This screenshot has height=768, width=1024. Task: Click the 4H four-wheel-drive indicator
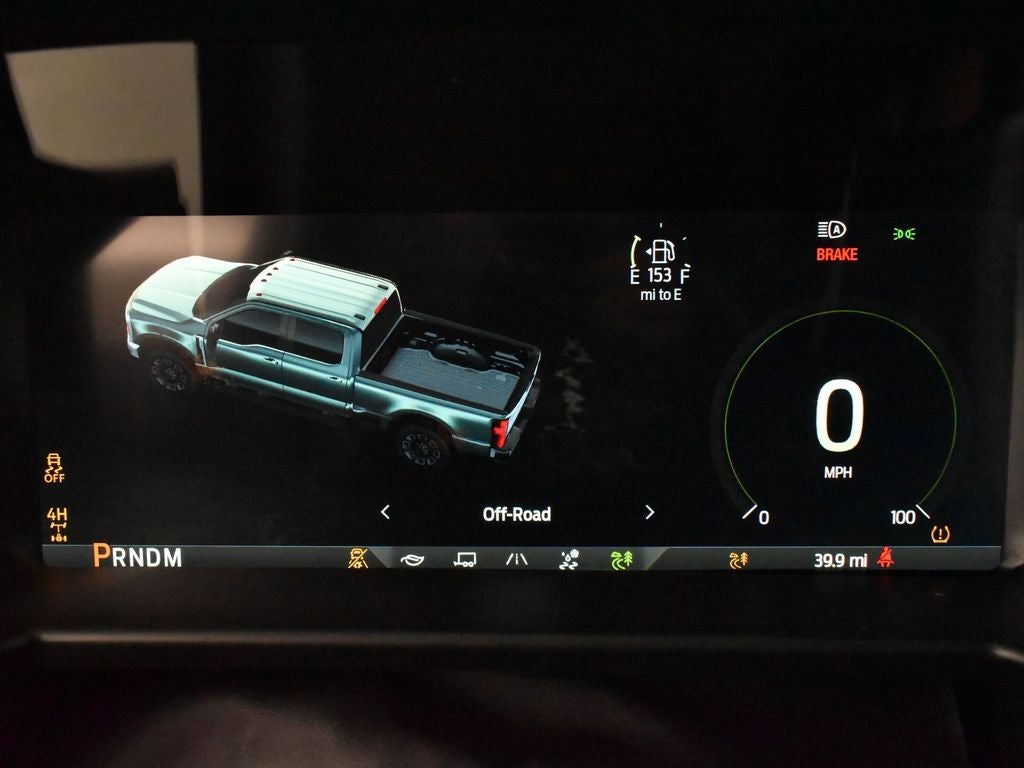(57, 522)
